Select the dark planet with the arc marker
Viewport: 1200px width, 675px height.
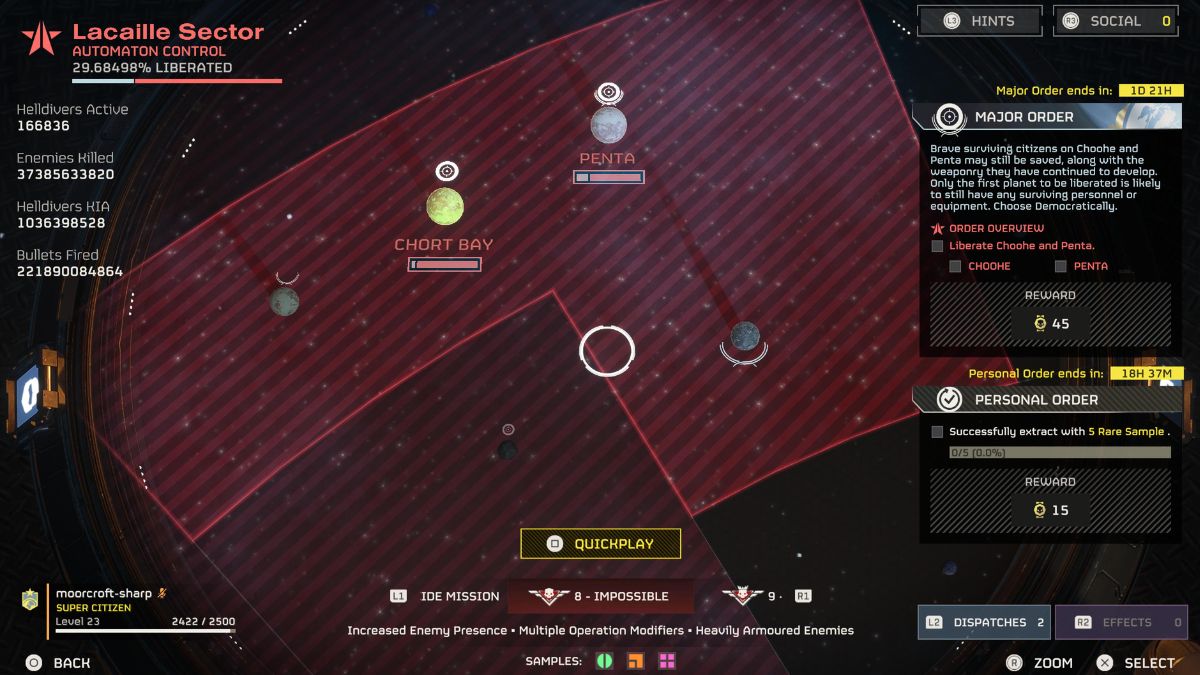pyautogui.click(x=744, y=336)
